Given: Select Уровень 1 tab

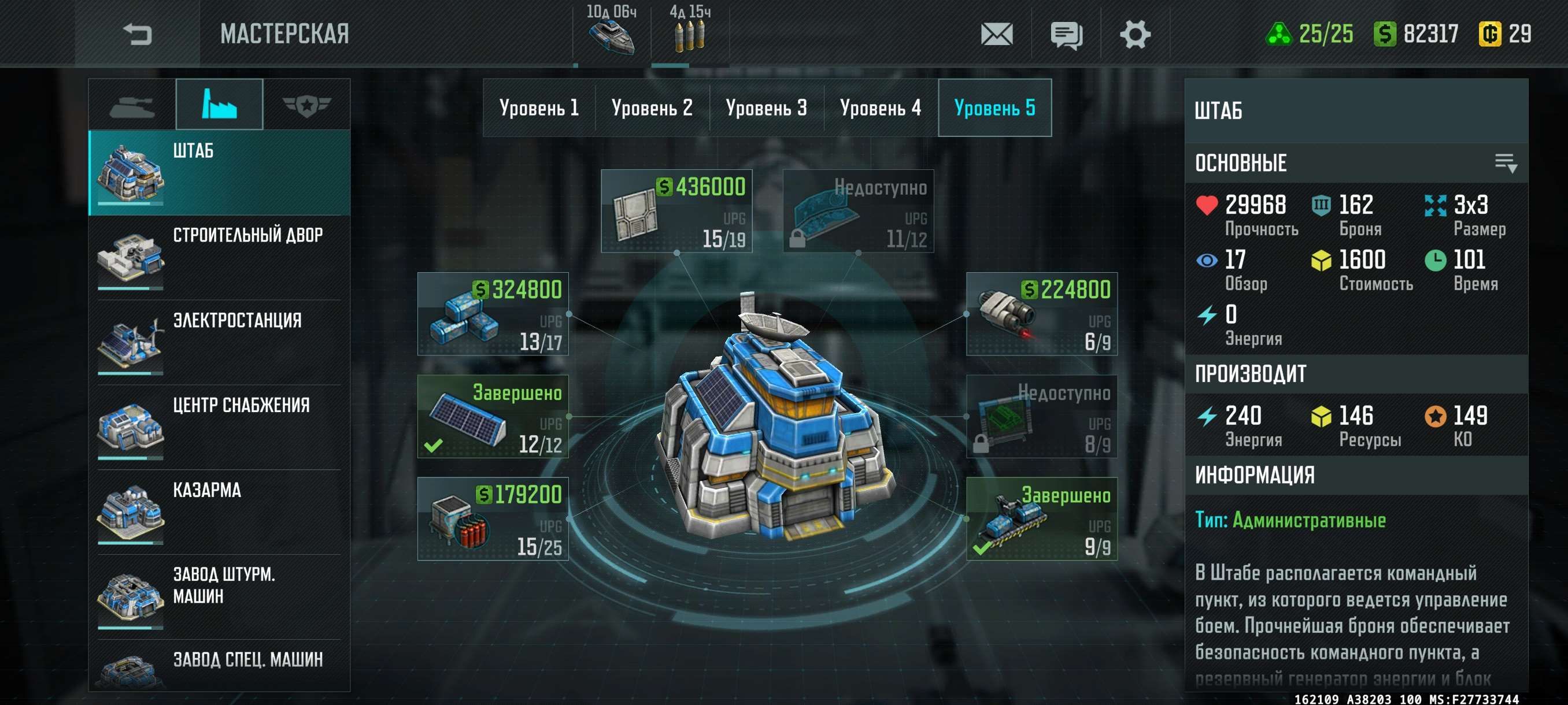Looking at the screenshot, I should 539,107.
